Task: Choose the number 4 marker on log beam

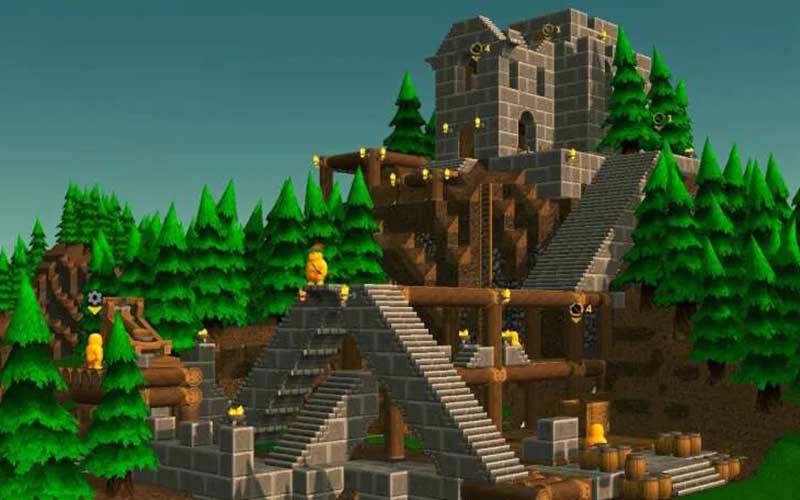Action: (577, 309)
